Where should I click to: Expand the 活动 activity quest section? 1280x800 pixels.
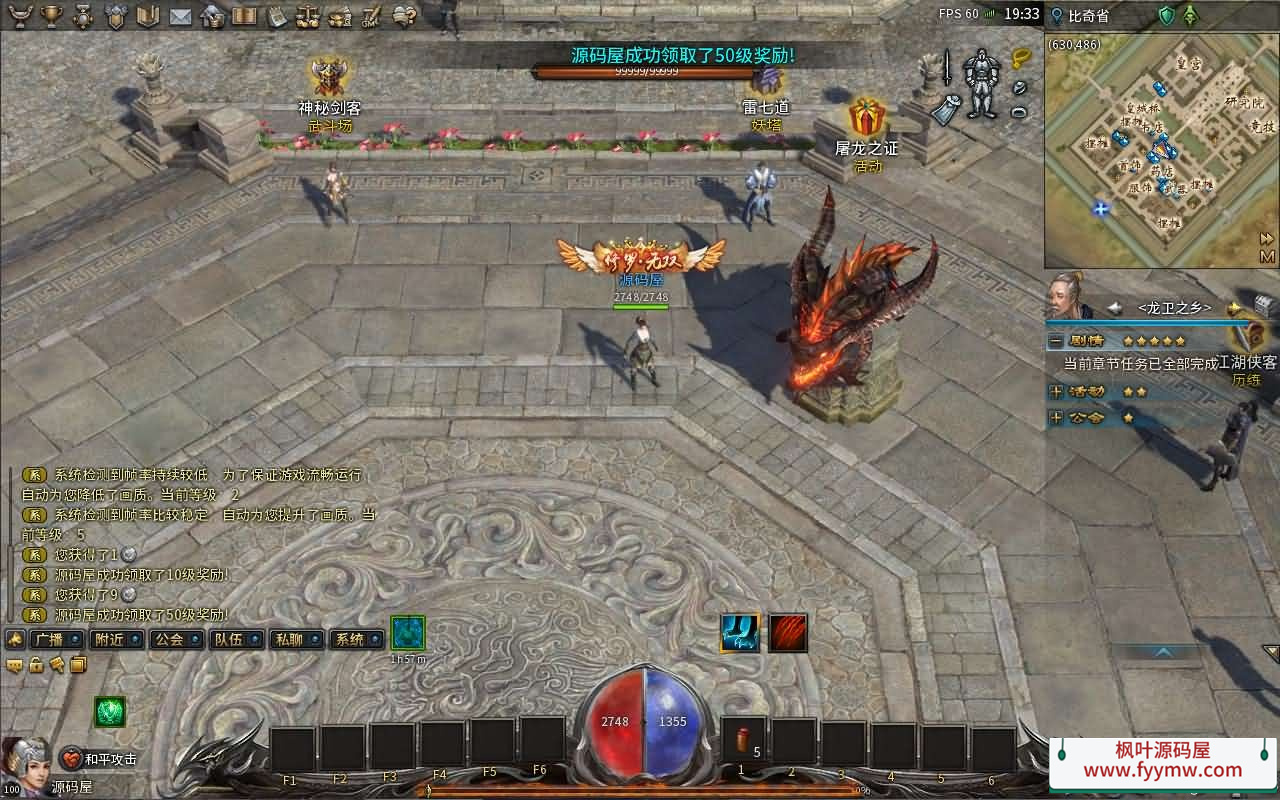pos(1056,391)
